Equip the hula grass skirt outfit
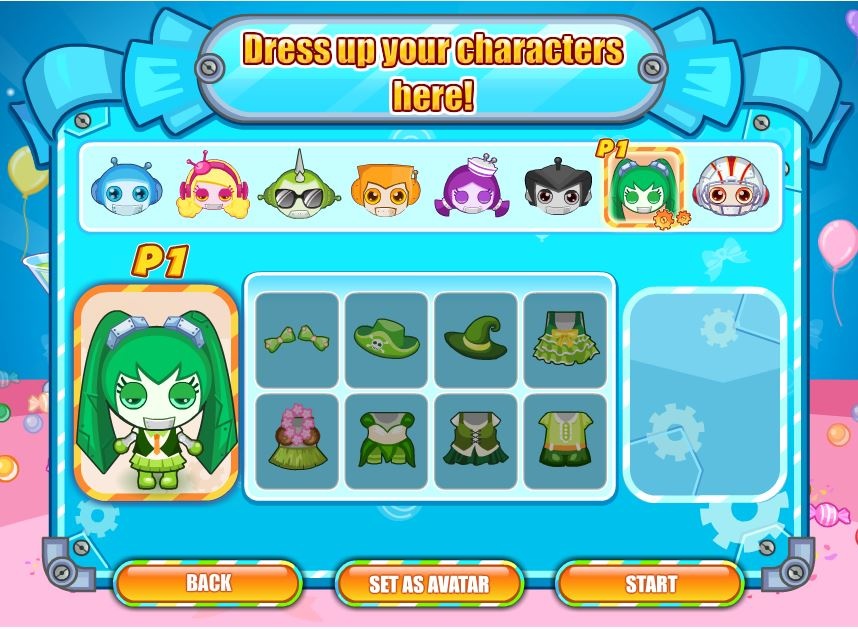Image resolution: width=858 pixels, height=629 pixels. click(297, 441)
